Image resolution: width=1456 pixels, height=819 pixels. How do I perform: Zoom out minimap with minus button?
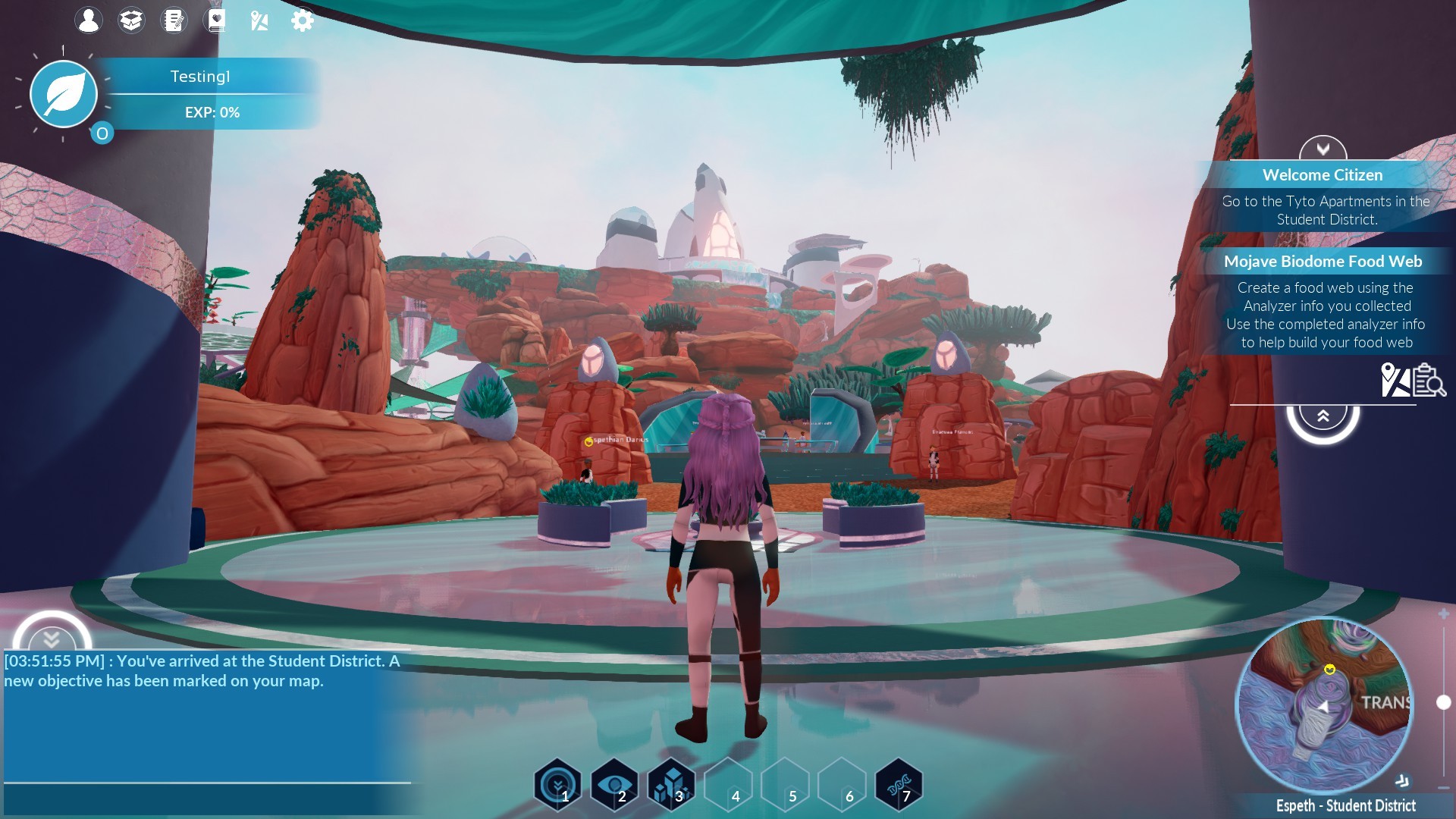[x=1443, y=789]
